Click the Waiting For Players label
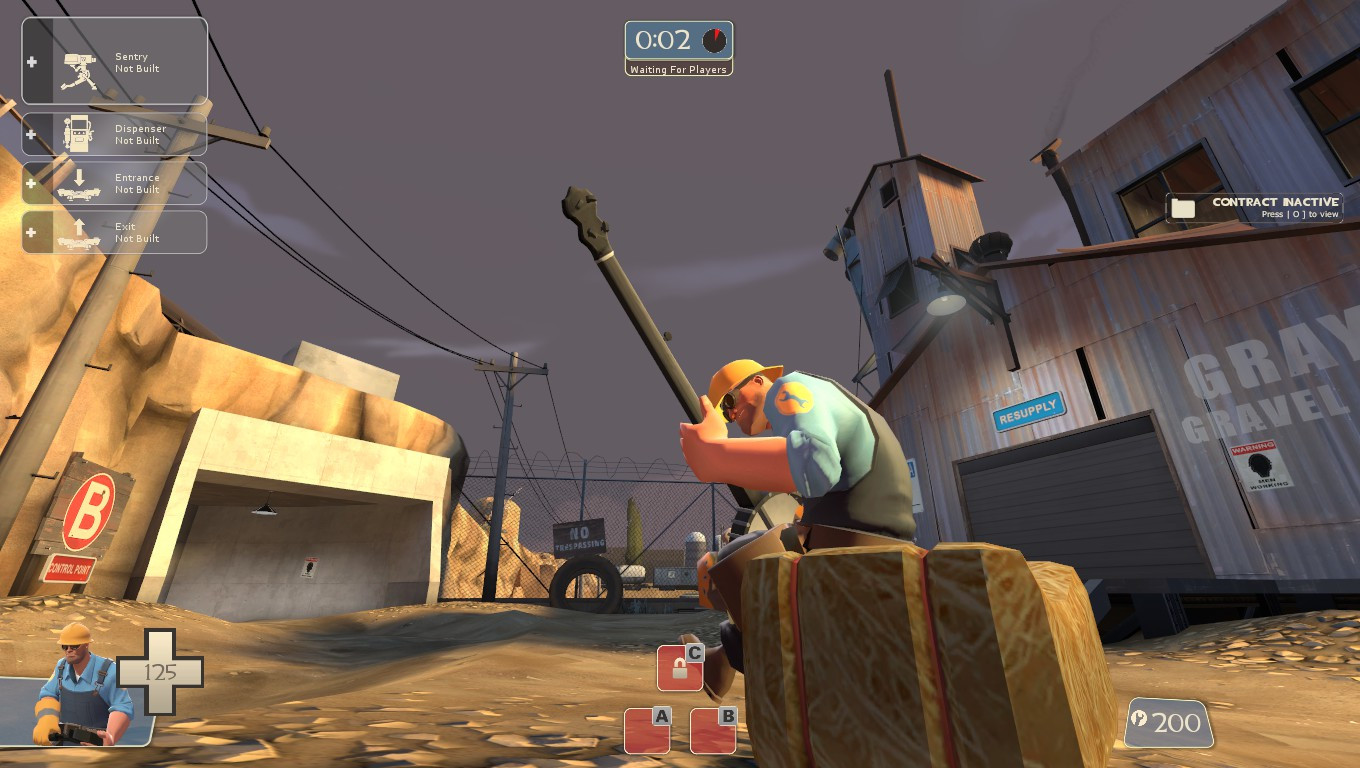Viewport: 1360px width, 768px height. click(x=679, y=69)
